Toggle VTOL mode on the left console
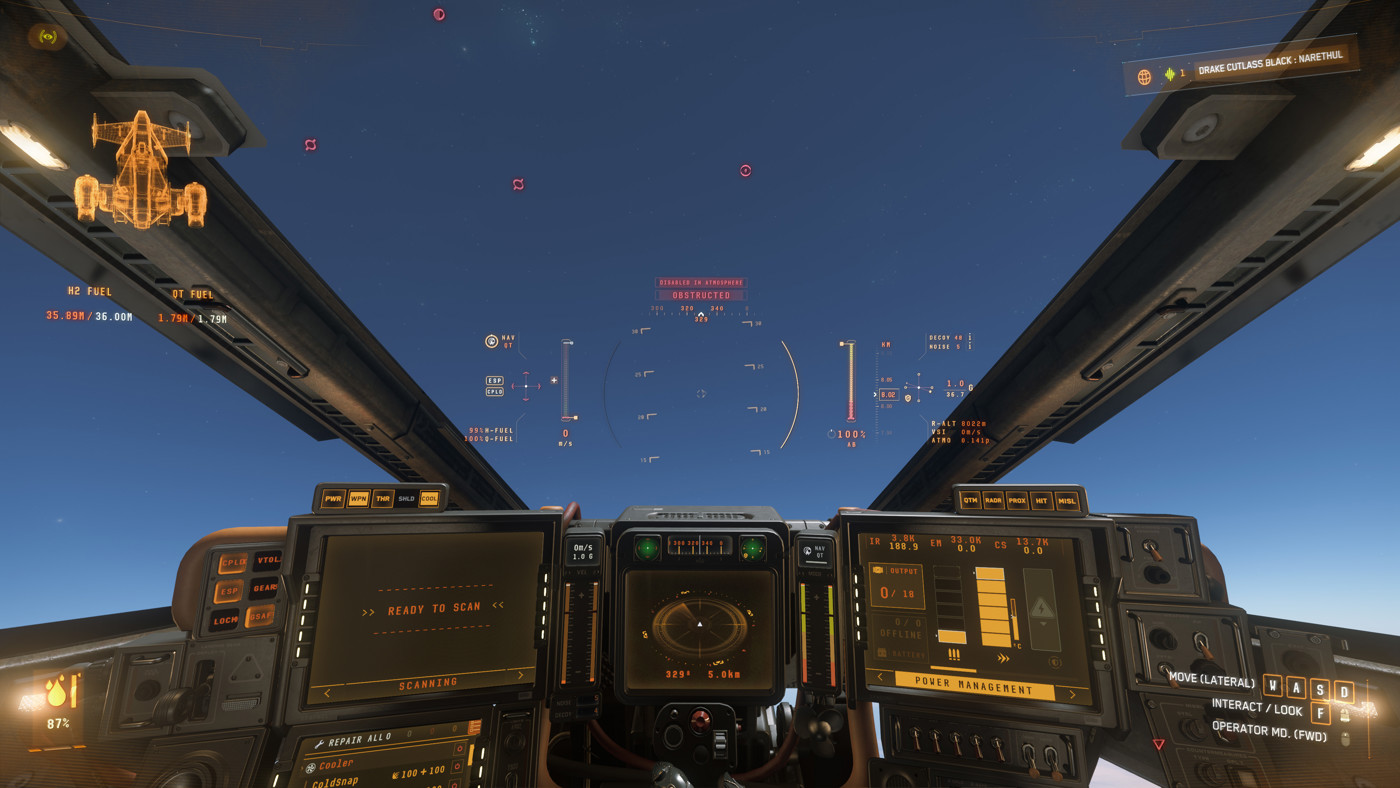The width and height of the screenshot is (1400, 788). click(268, 558)
